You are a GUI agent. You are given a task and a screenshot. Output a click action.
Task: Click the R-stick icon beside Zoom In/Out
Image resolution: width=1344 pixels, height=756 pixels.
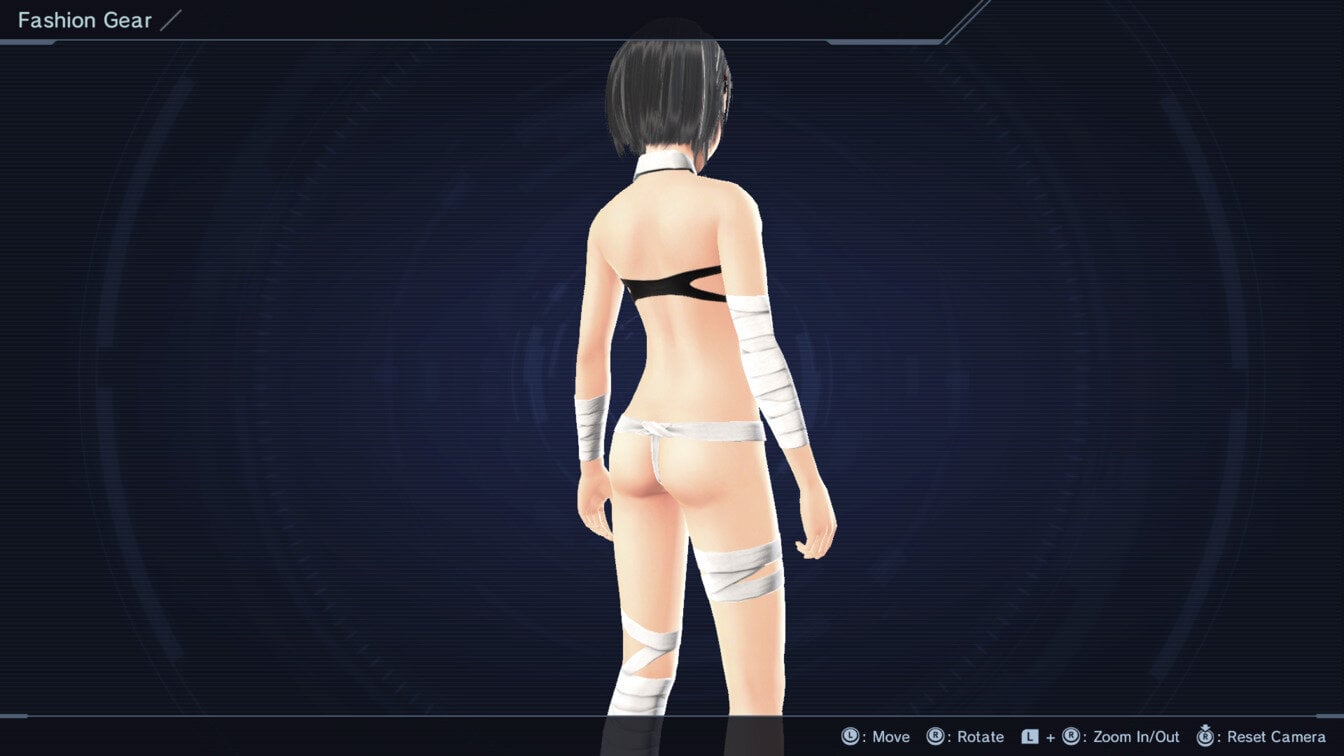point(1071,736)
